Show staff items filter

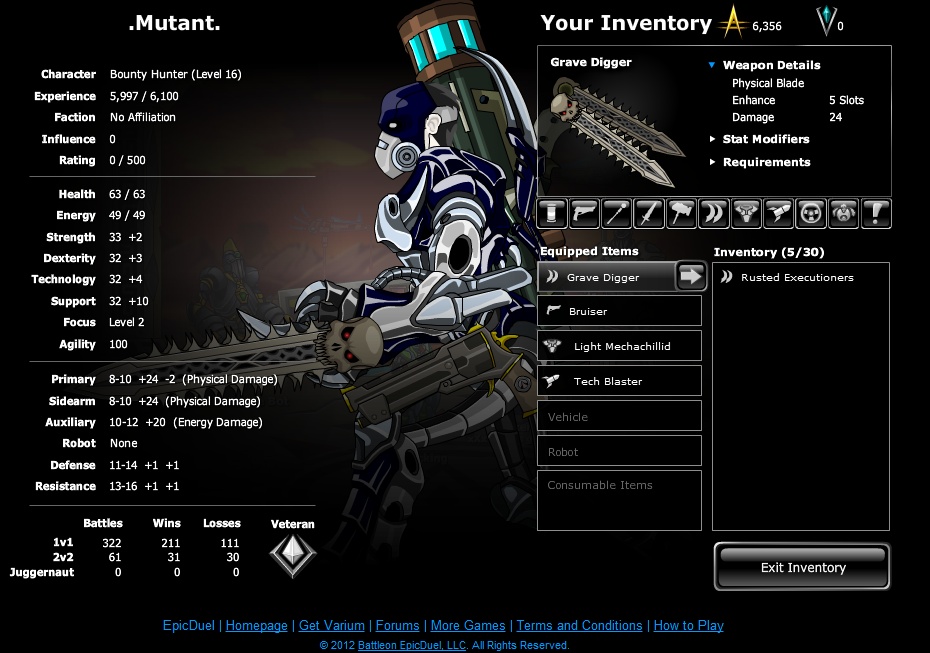tap(617, 213)
